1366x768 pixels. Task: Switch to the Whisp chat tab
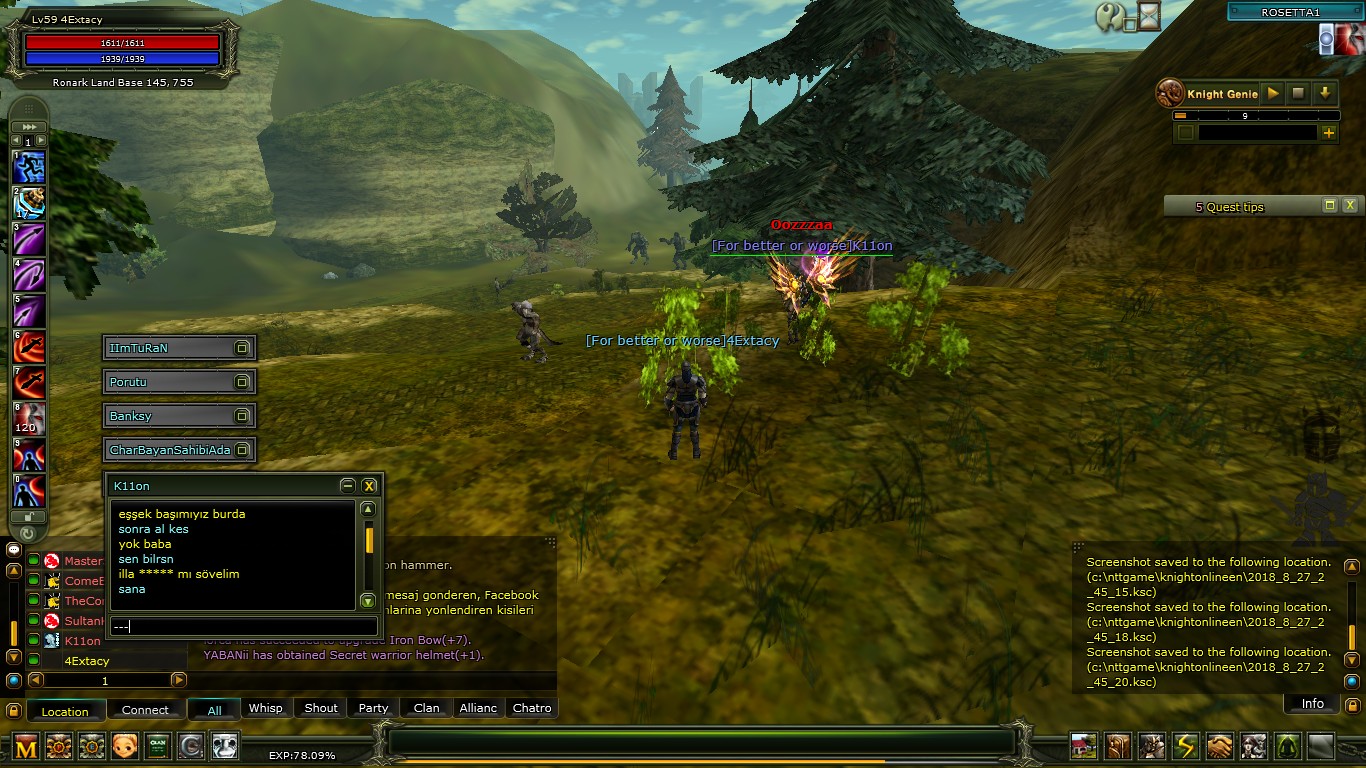[265, 708]
